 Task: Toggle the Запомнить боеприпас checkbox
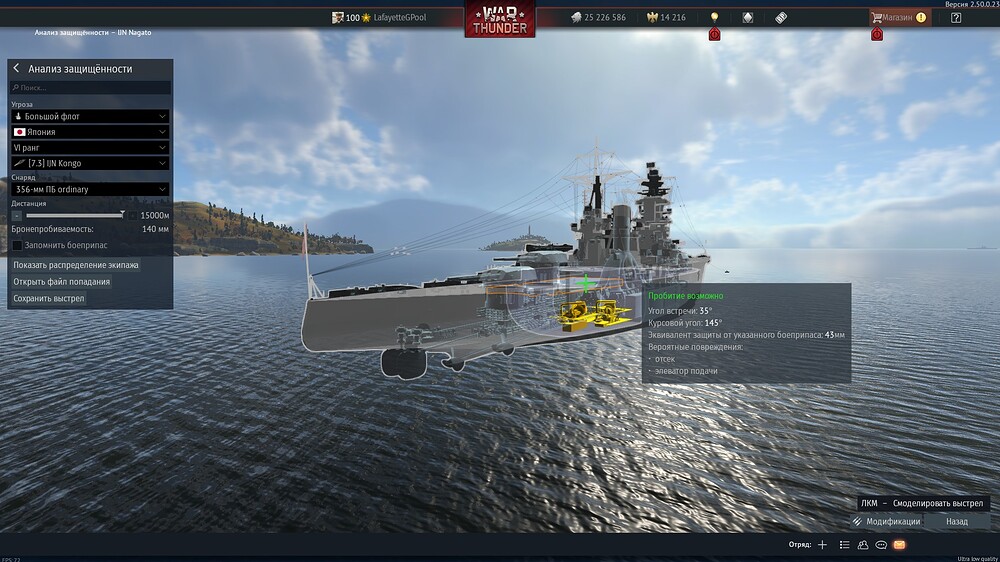click(17, 245)
